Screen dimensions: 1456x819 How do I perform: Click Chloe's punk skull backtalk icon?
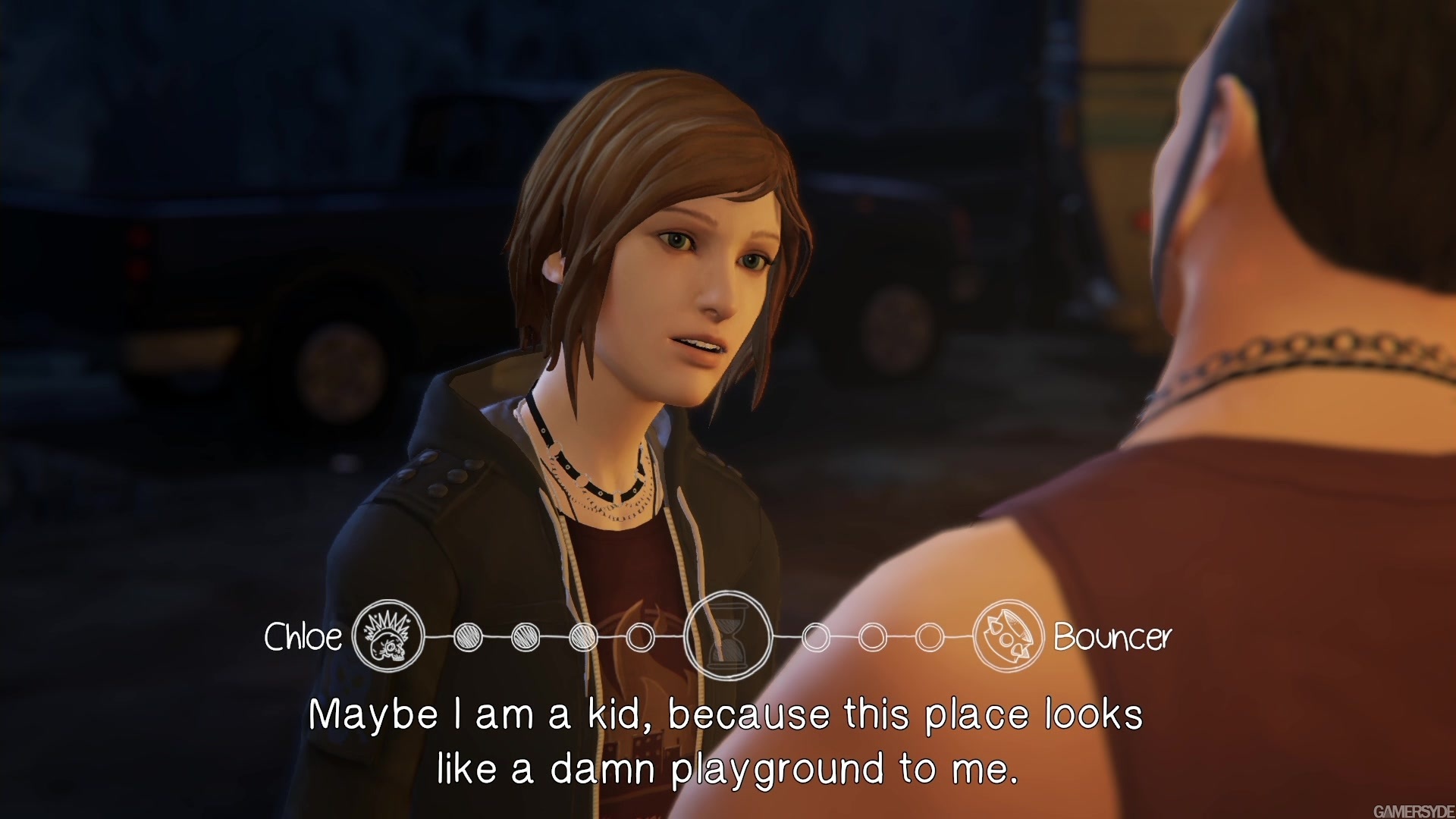tap(388, 636)
